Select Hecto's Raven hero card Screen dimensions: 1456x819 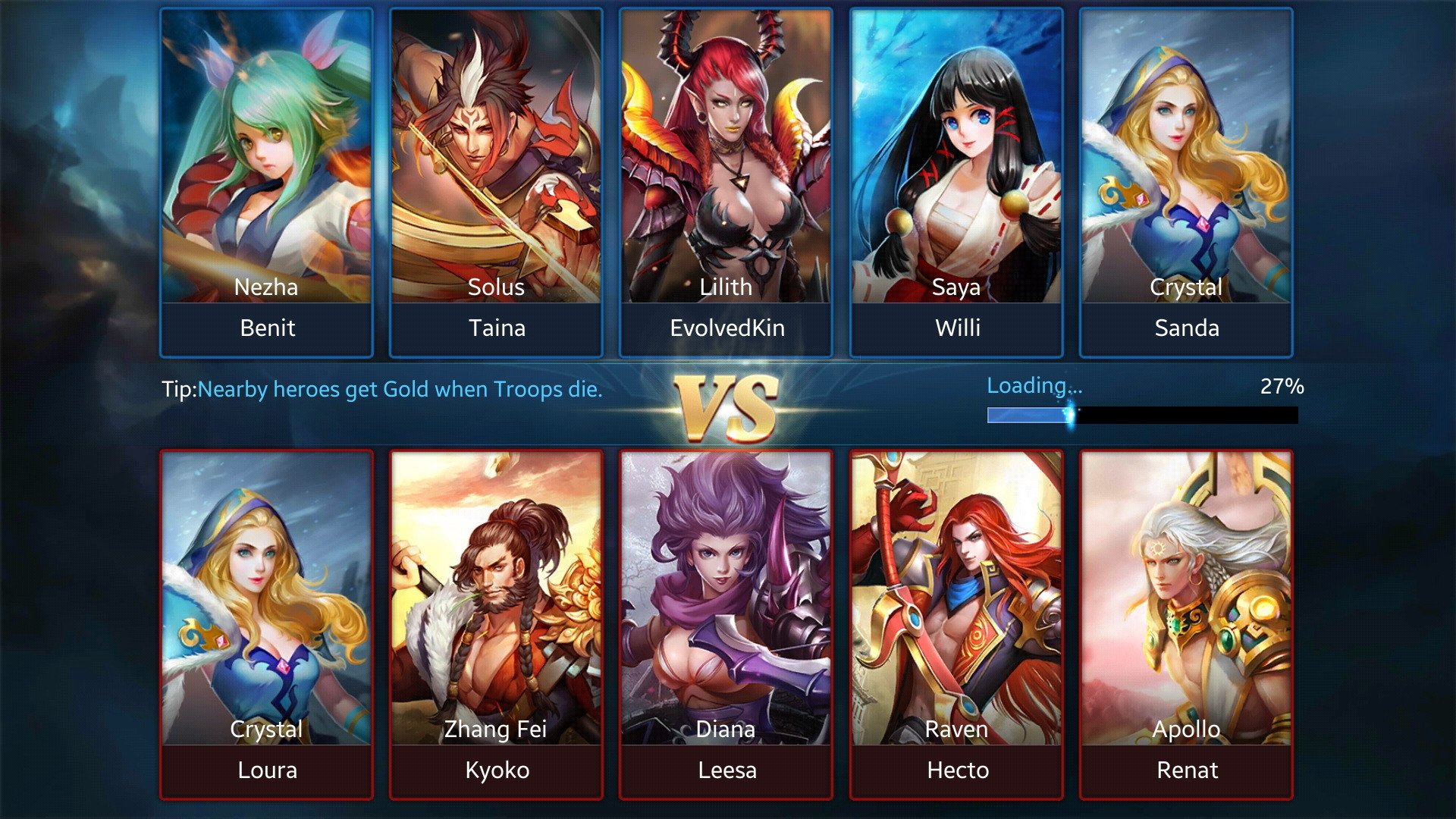[x=956, y=623]
